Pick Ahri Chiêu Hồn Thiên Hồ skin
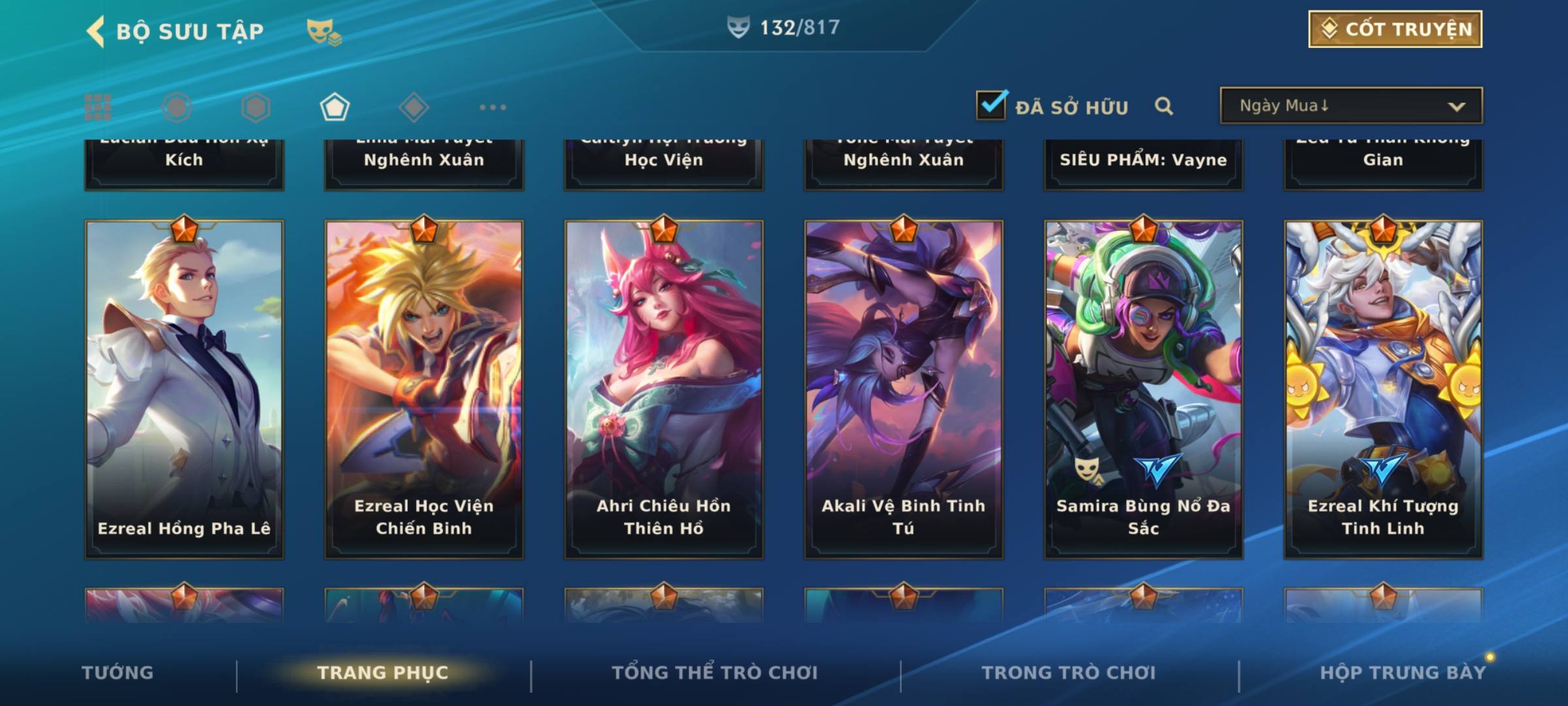Screen dimensions: 1568x706 click(664, 389)
